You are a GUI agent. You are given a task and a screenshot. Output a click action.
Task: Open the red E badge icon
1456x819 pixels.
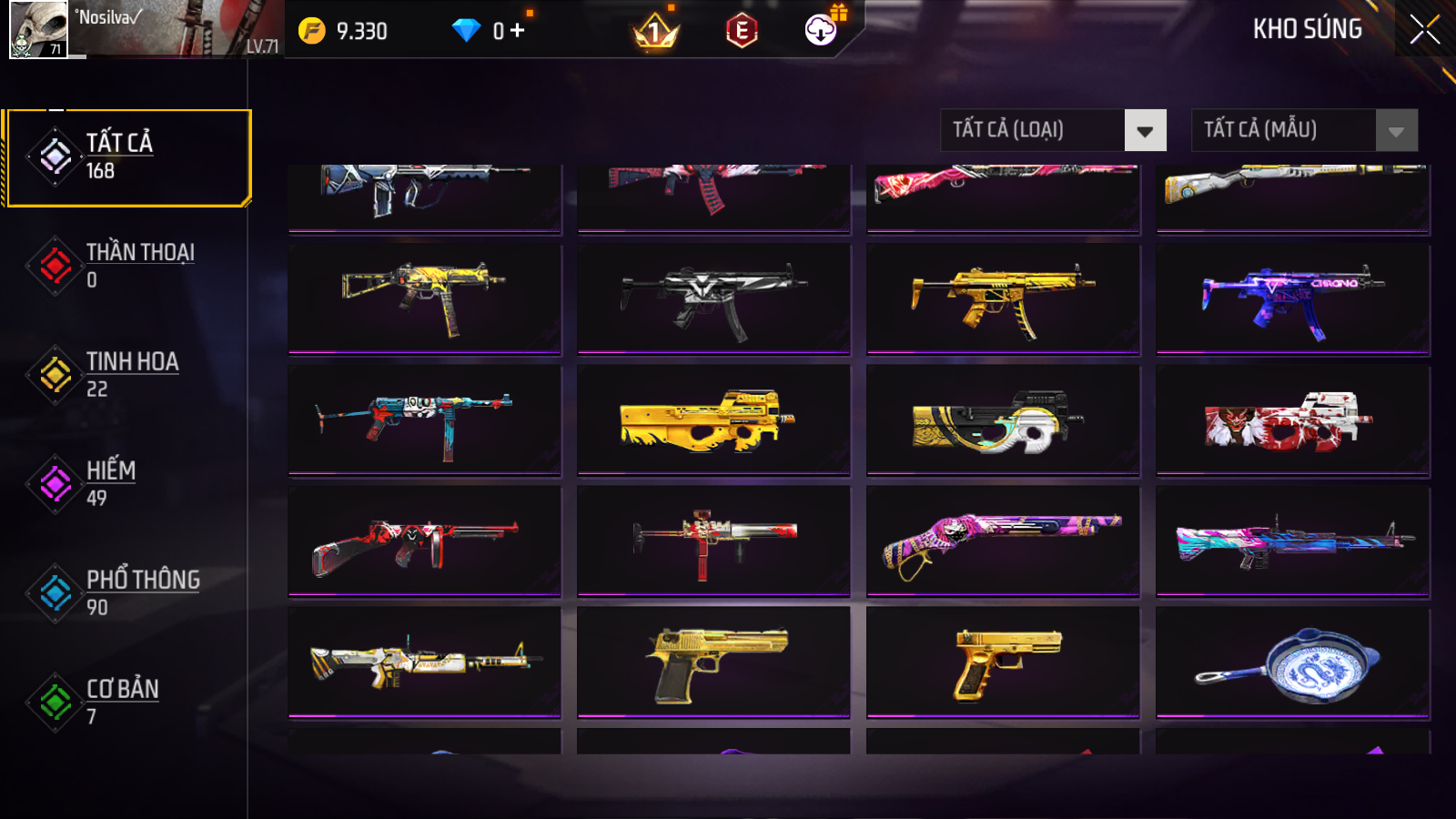pos(742,31)
